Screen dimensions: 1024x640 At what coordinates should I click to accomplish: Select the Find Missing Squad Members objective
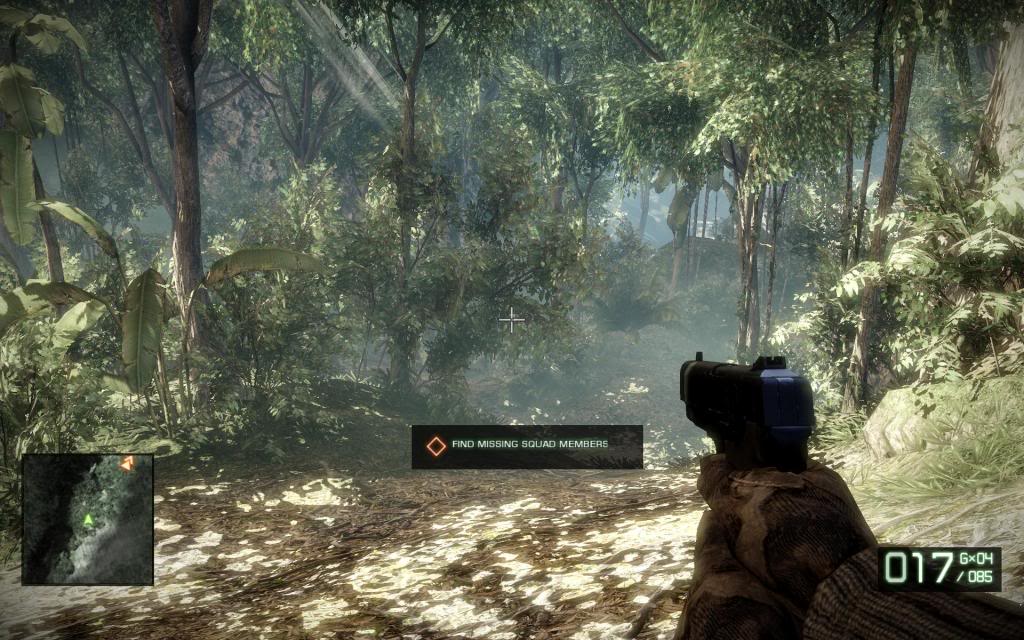click(x=527, y=447)
